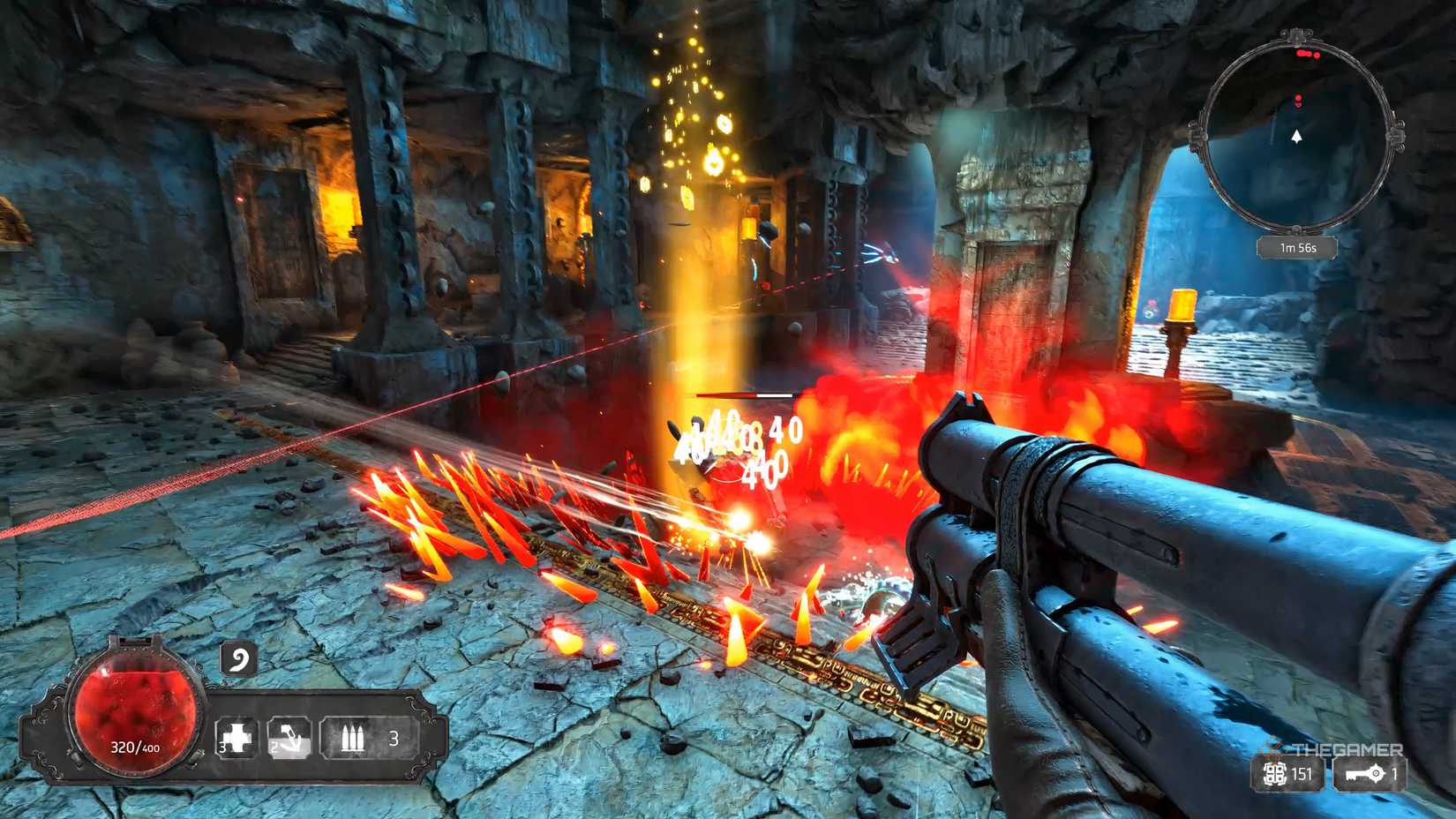Click the key count number 1
The image size is (1456, 819).
[1394, 774]
